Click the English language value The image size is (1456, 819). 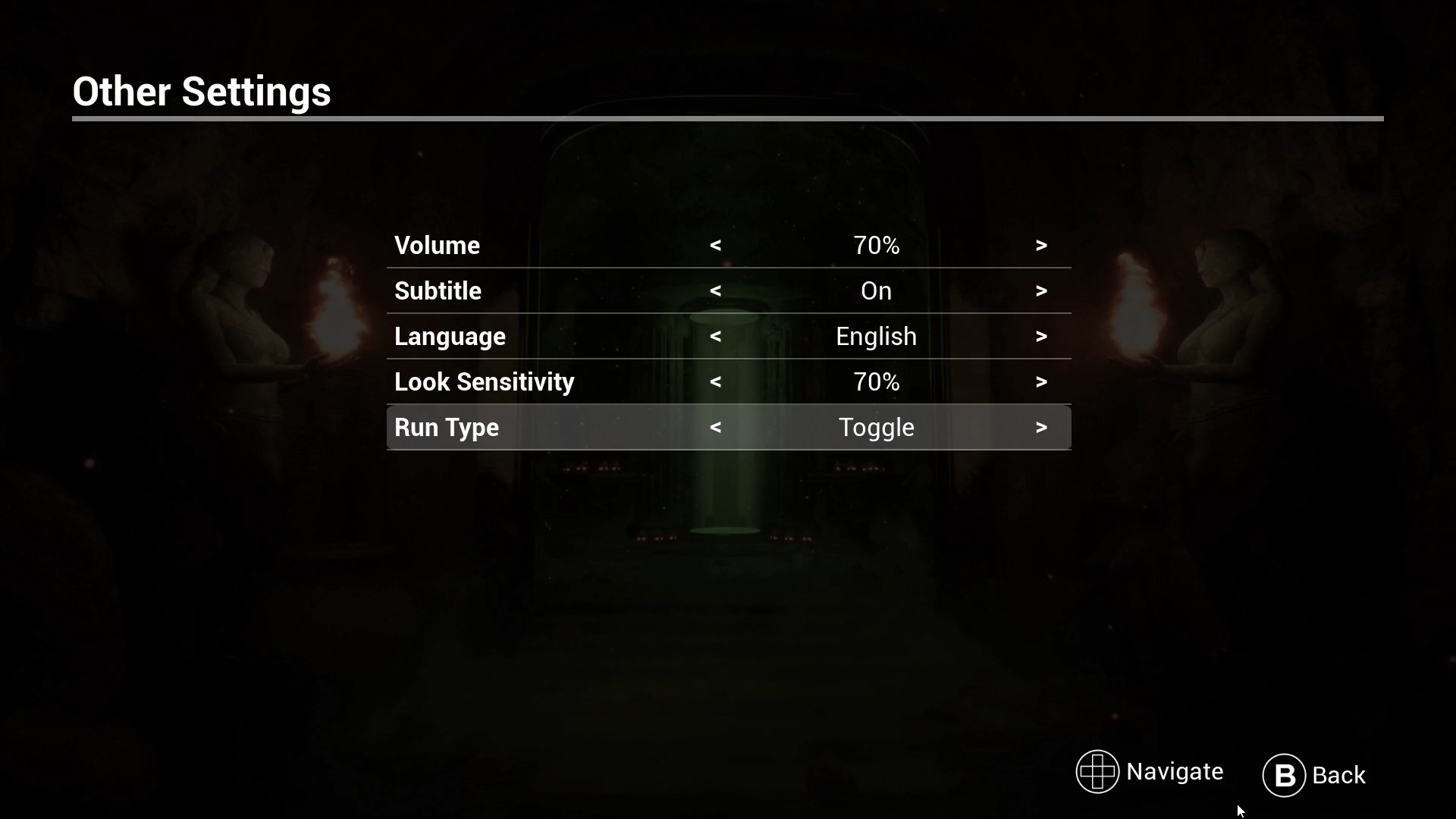[x=875, y=336]
